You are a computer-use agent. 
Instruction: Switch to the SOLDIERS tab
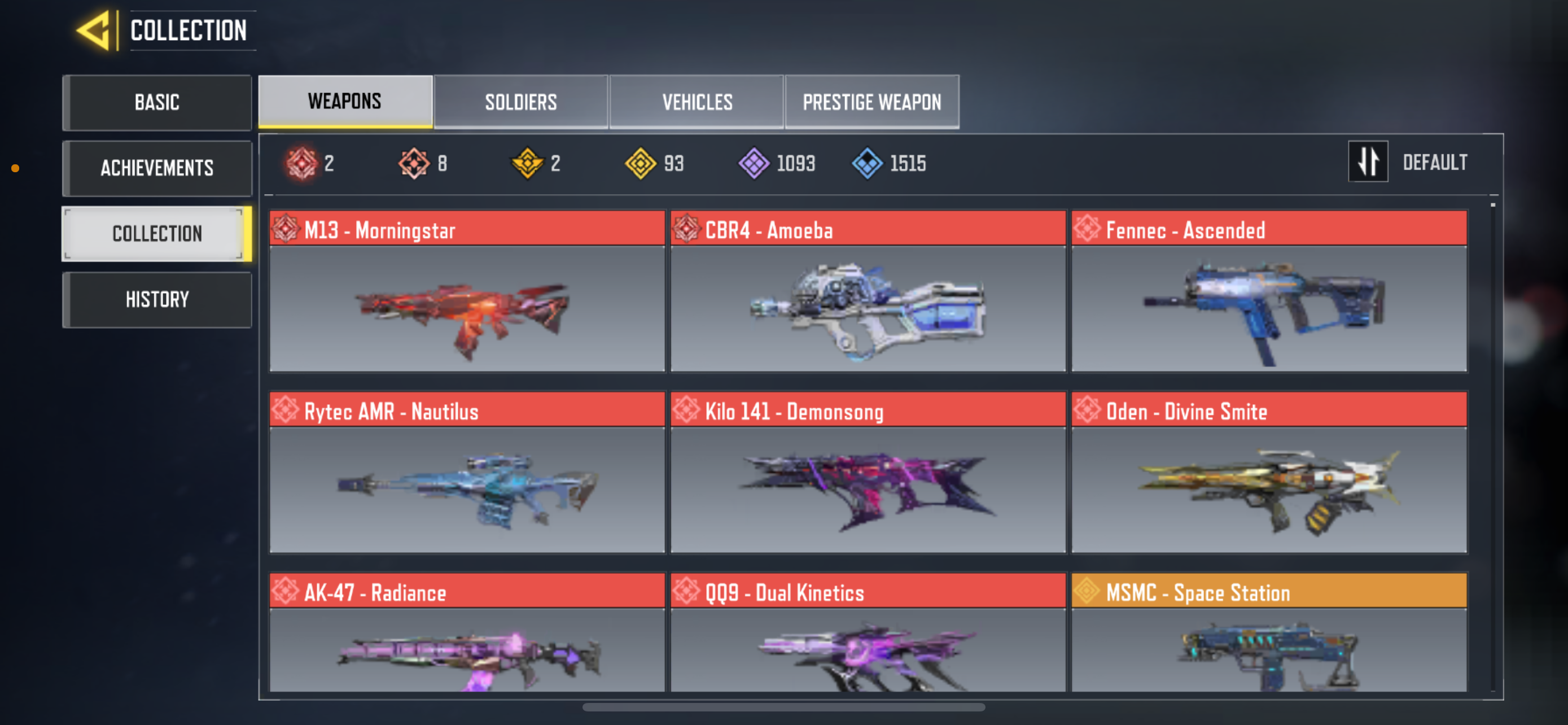click(520, 102)
